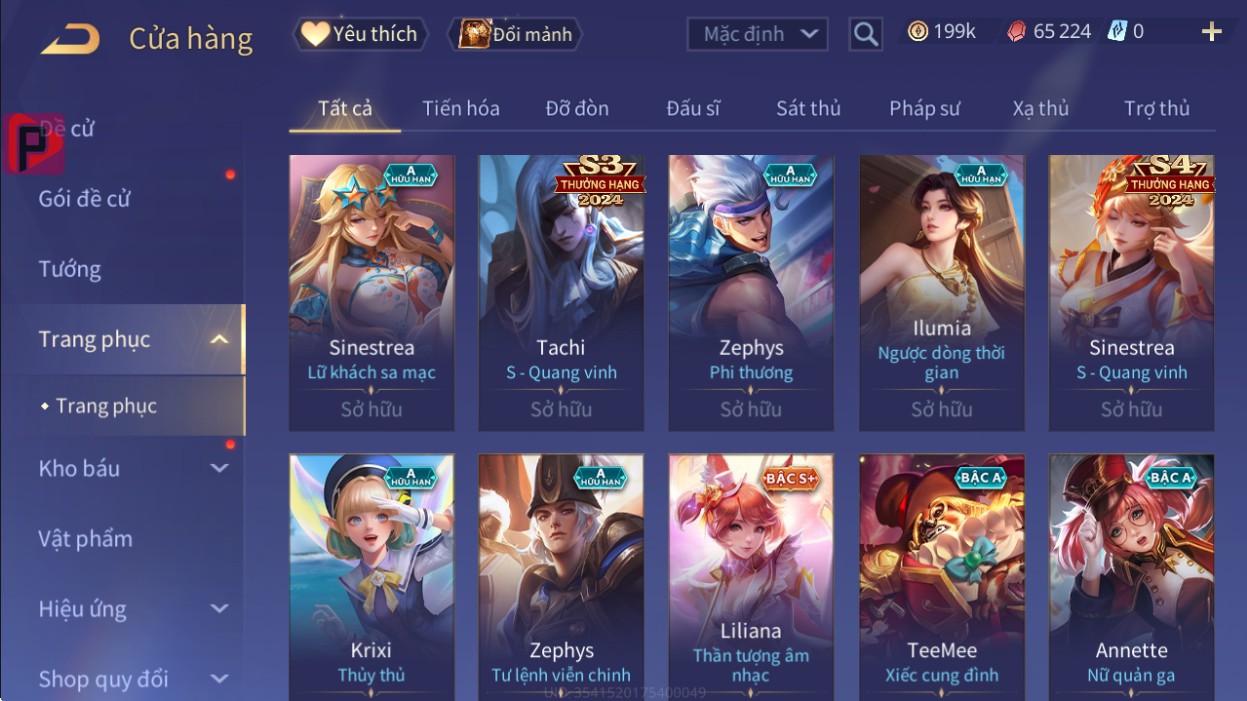Image resolution: width=1247 pixels, height=701 pixels.
Task: Click the magnifying glass search button
Action: point(865,35)
